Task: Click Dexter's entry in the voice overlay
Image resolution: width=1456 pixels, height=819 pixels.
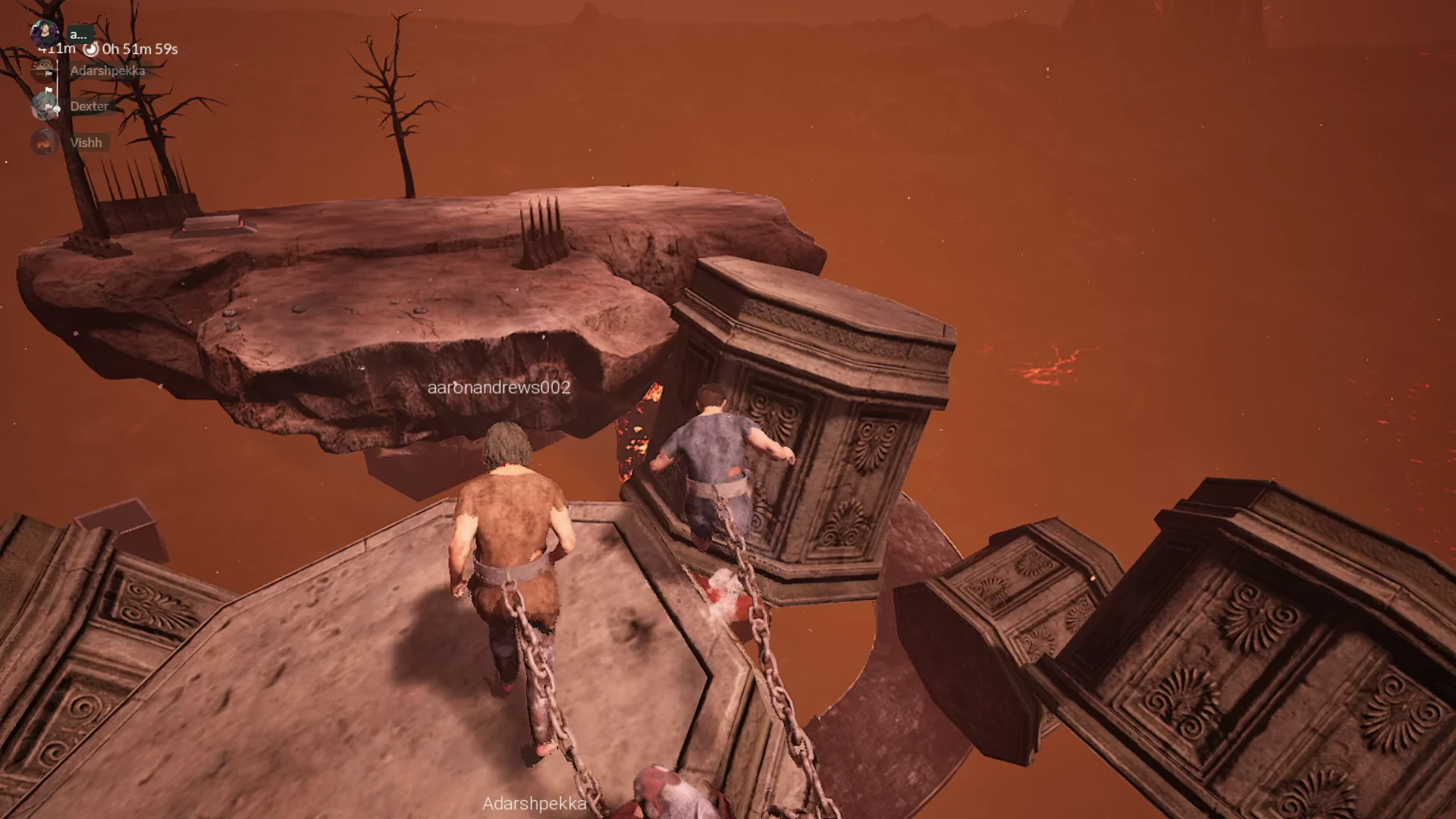Action: (89, 106)
